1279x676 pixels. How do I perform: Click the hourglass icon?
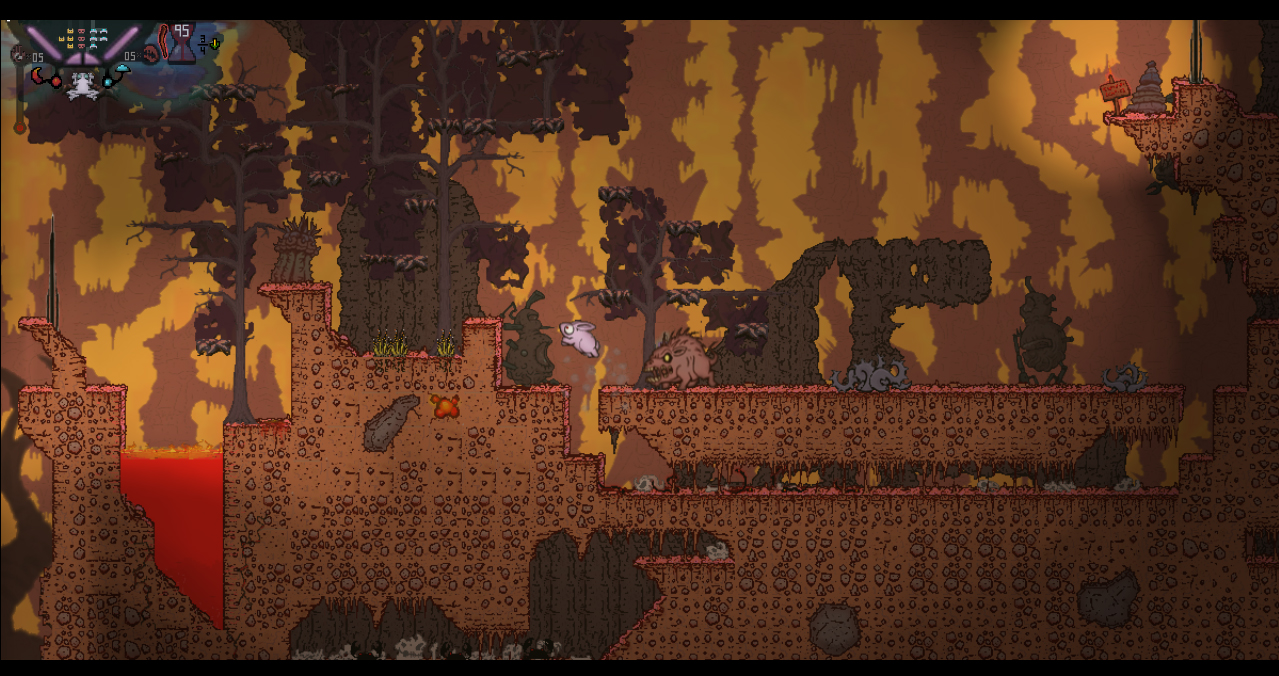(182, 47)
